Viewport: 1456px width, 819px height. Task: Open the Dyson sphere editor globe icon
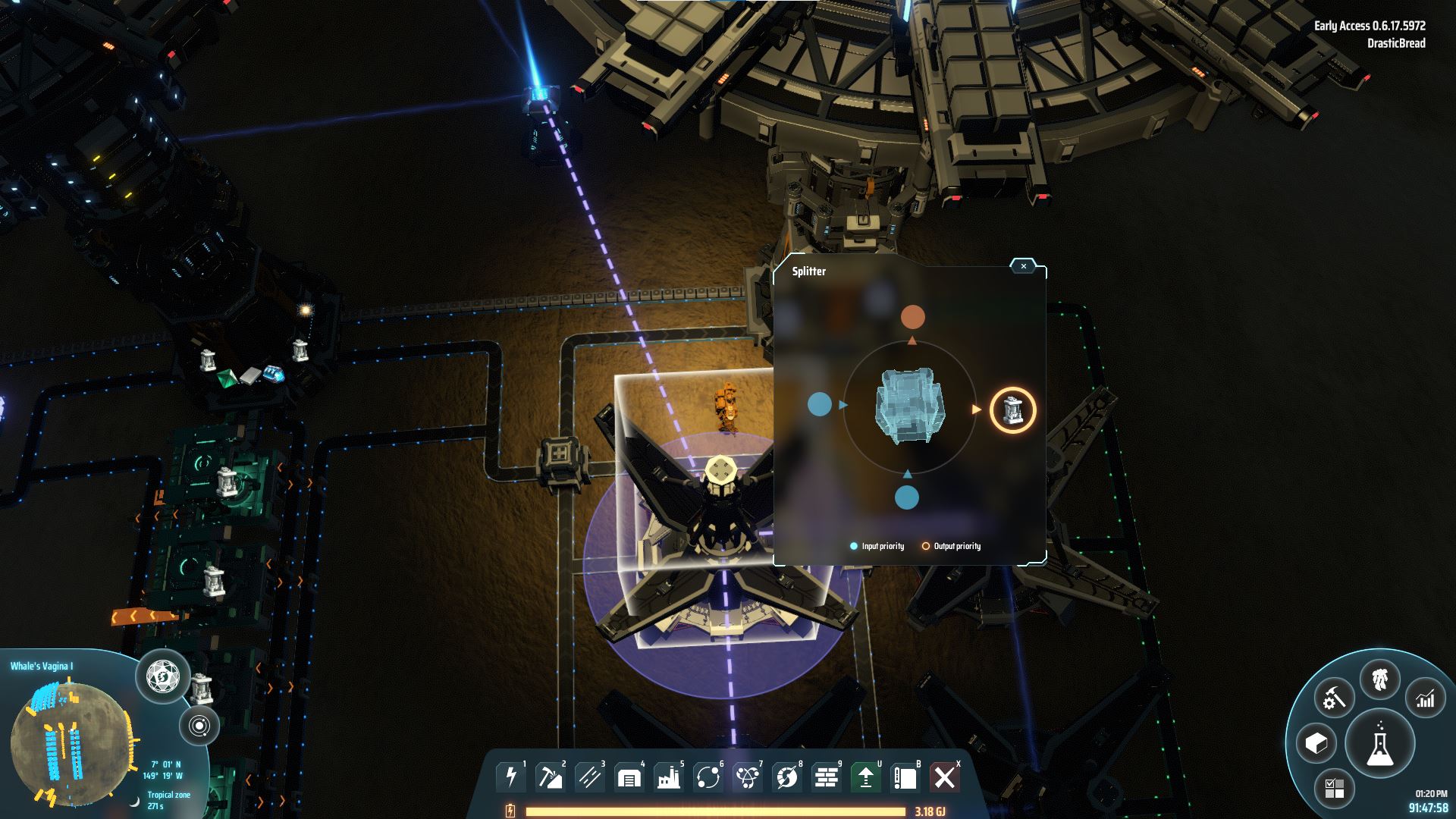(x=163, y=675)
